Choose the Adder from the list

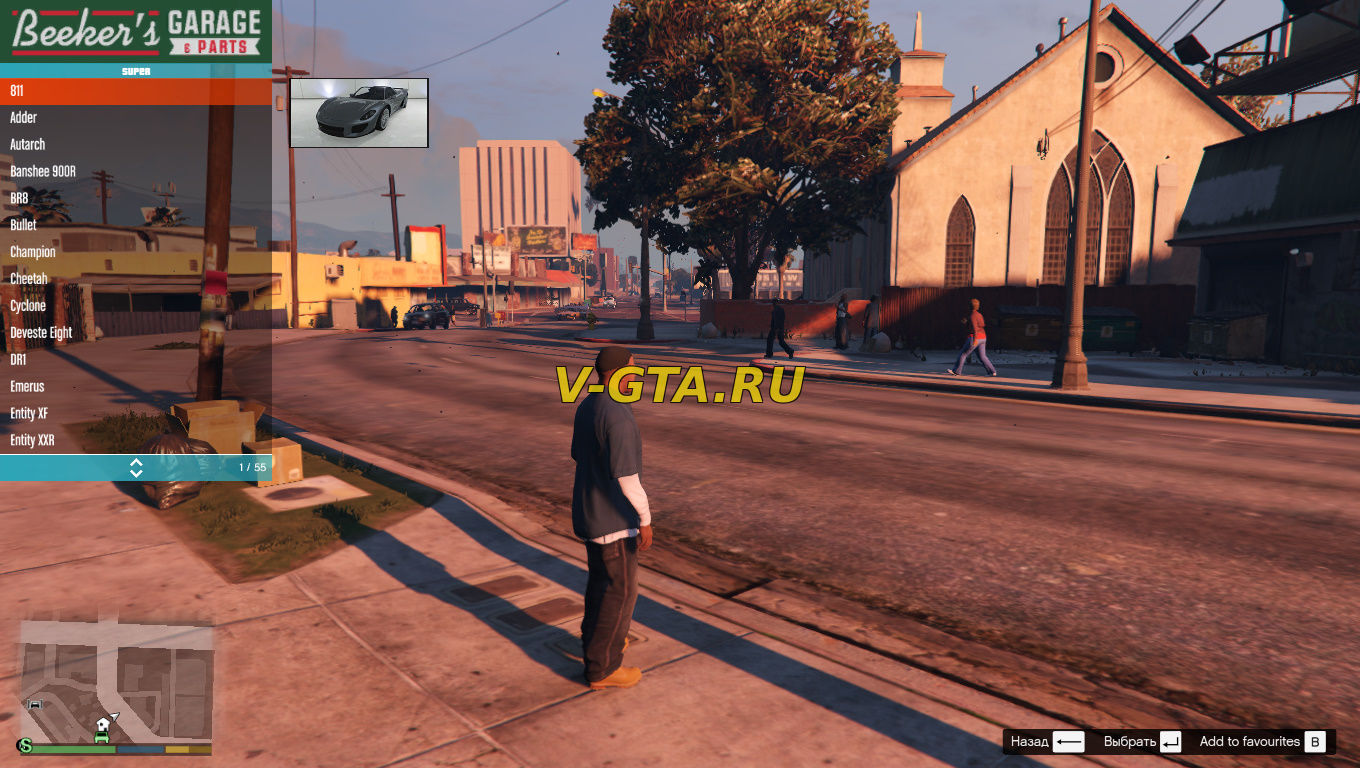click(x=135, y=118)
